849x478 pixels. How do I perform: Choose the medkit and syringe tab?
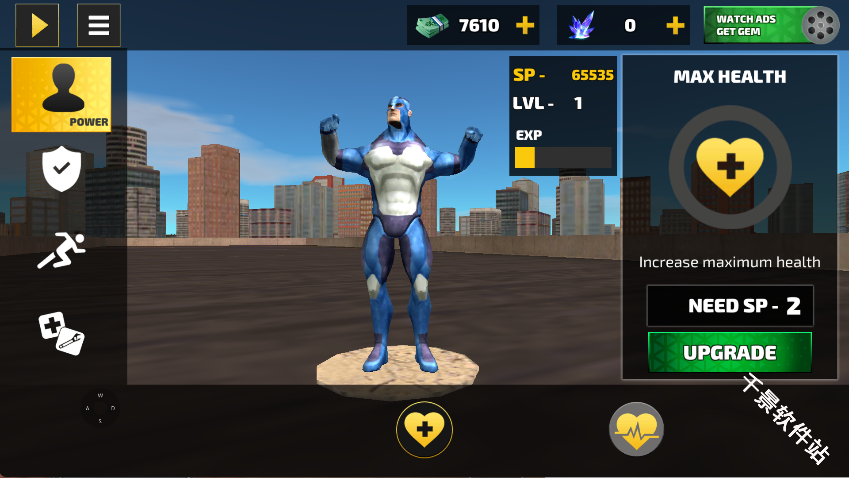pos(61,332)
